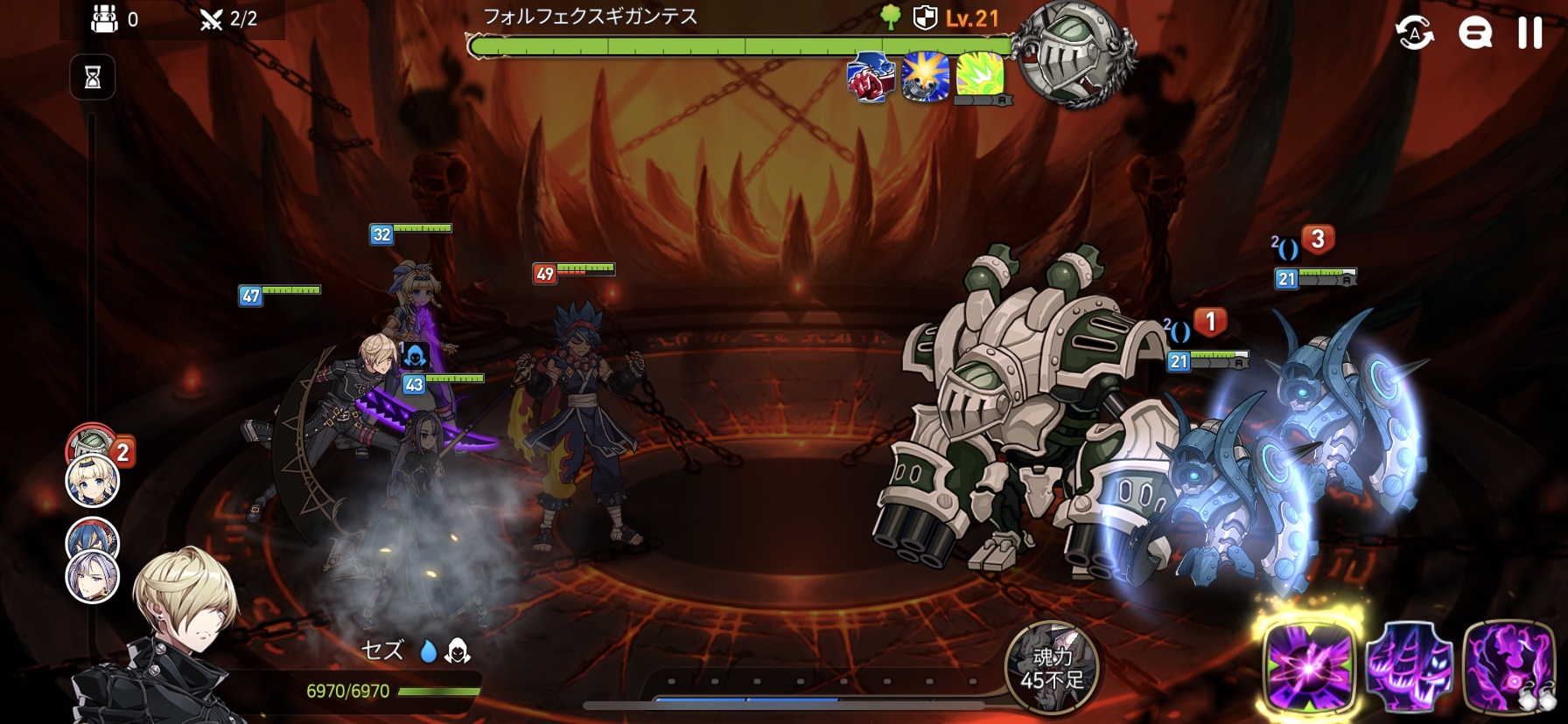This screenshot has height=724, width=1568.
Task: Pause the battle
Action: click(1529, 33)
